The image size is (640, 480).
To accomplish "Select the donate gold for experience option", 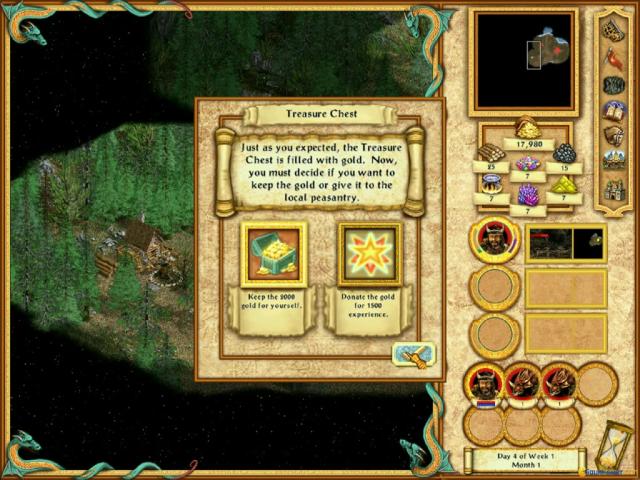I will pos(369,254).
